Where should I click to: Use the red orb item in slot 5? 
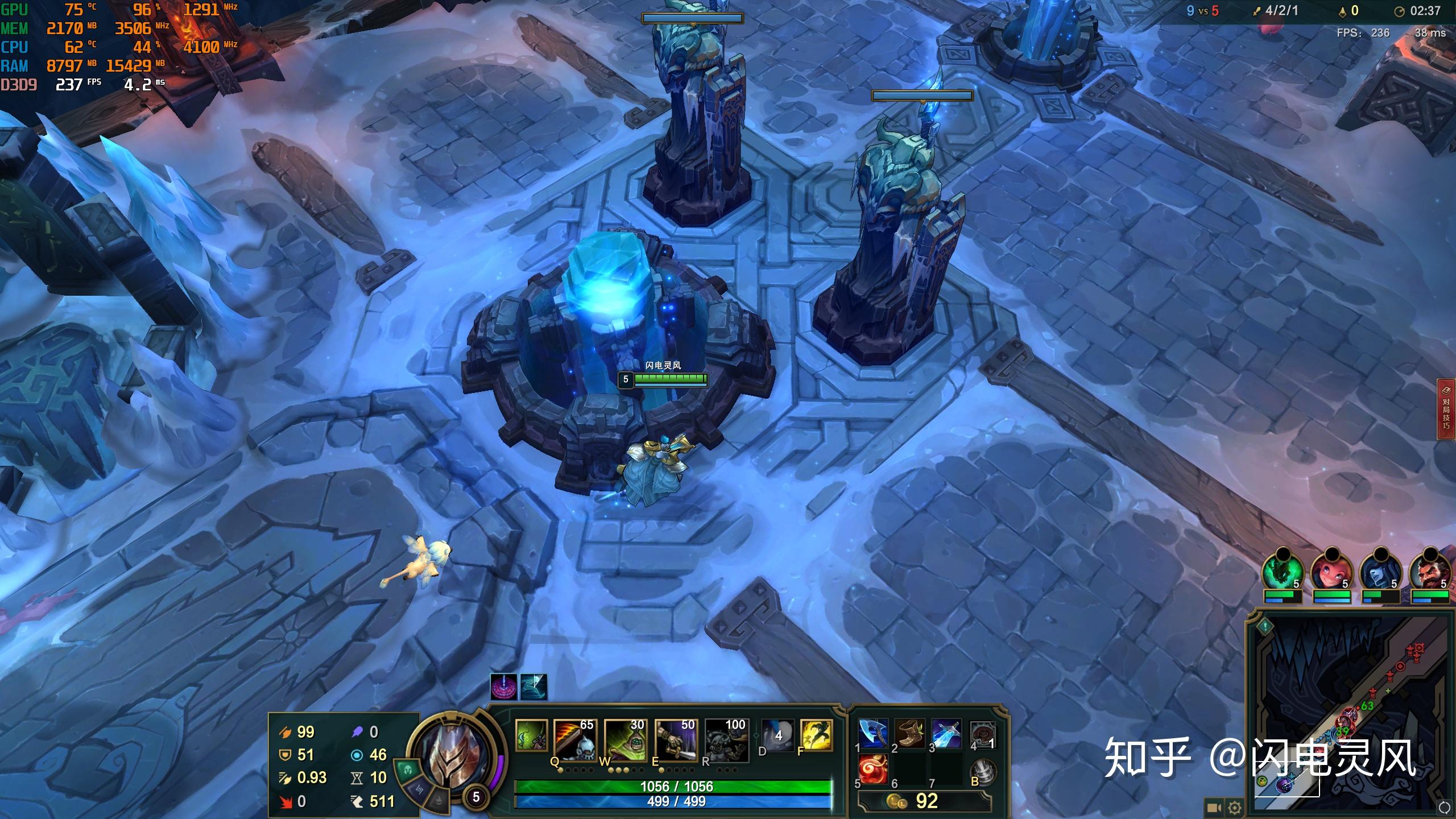(873, 770)
